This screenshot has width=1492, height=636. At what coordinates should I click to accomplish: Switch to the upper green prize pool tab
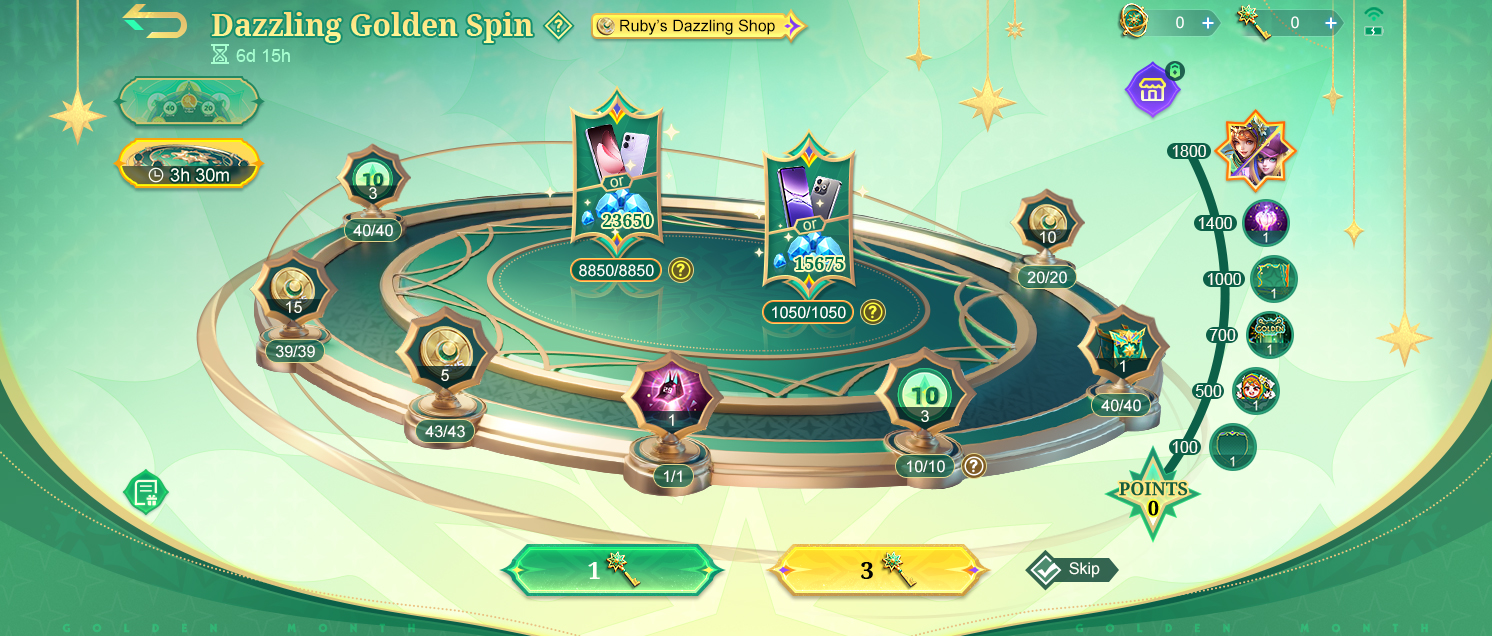(x=189, y=101)
